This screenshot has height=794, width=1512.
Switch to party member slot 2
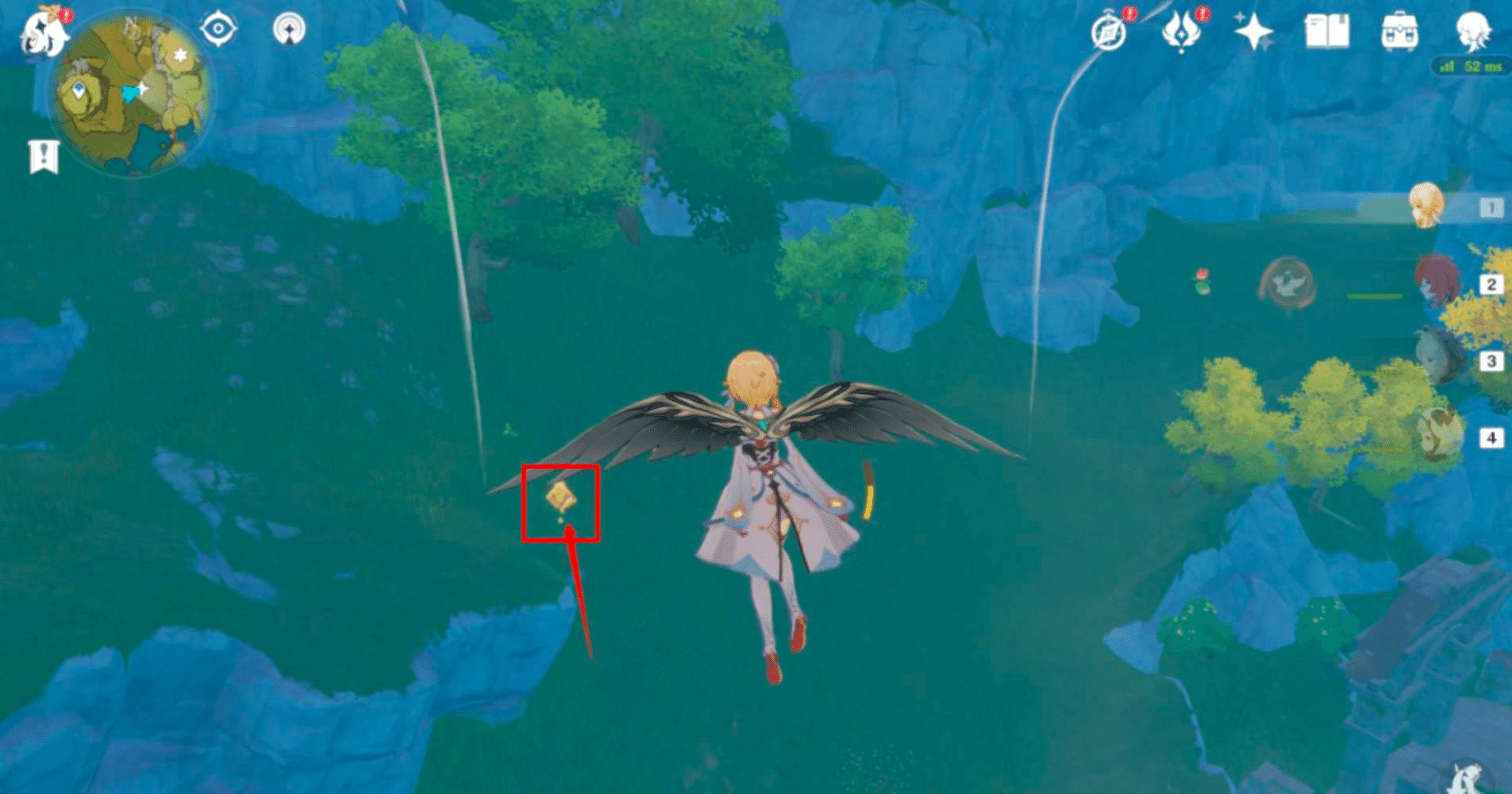point(1491,282)
